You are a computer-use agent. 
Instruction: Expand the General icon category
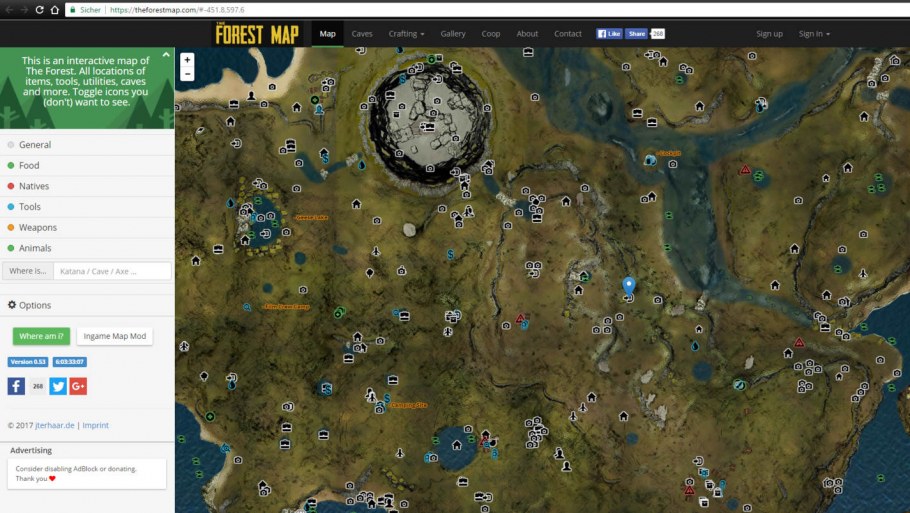(x=35, y=145)
